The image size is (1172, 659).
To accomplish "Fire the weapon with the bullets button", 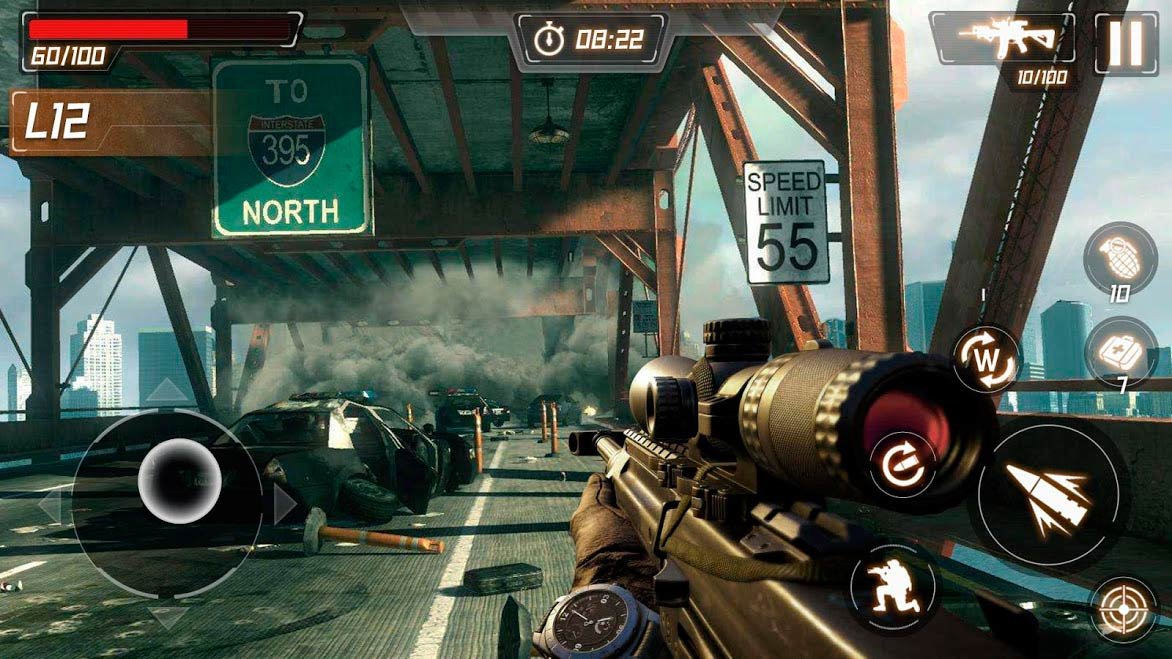I will point(1046,495).
